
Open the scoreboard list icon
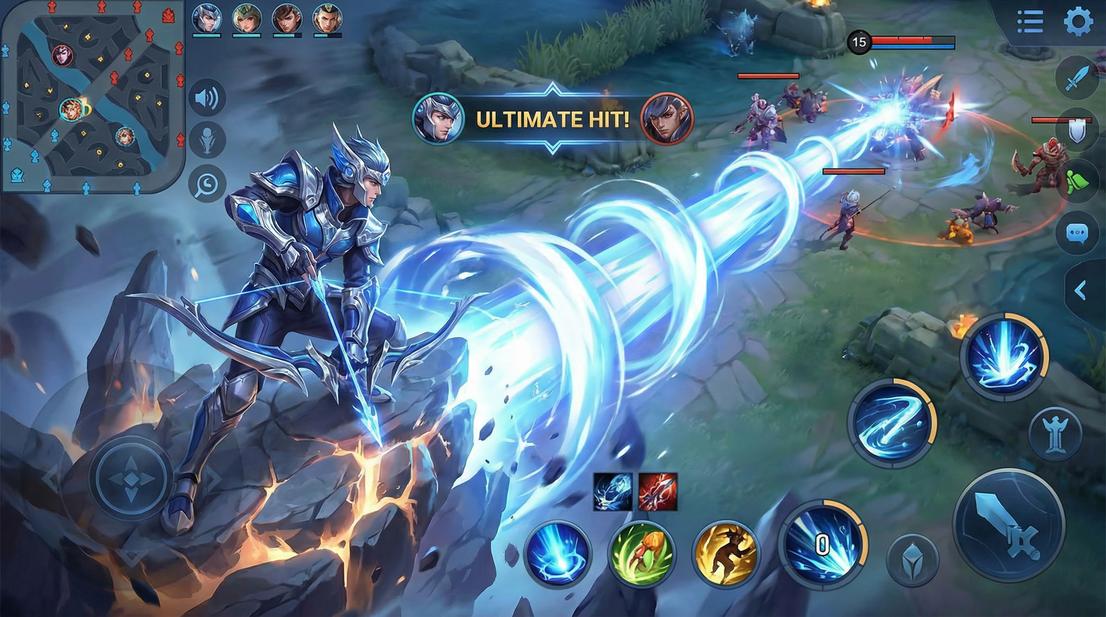pos(1030,21)
